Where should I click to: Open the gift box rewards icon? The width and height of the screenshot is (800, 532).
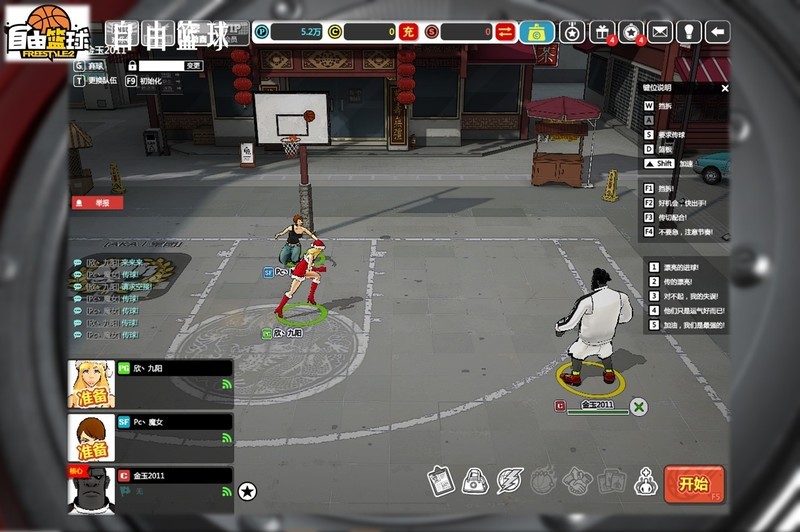602,32
